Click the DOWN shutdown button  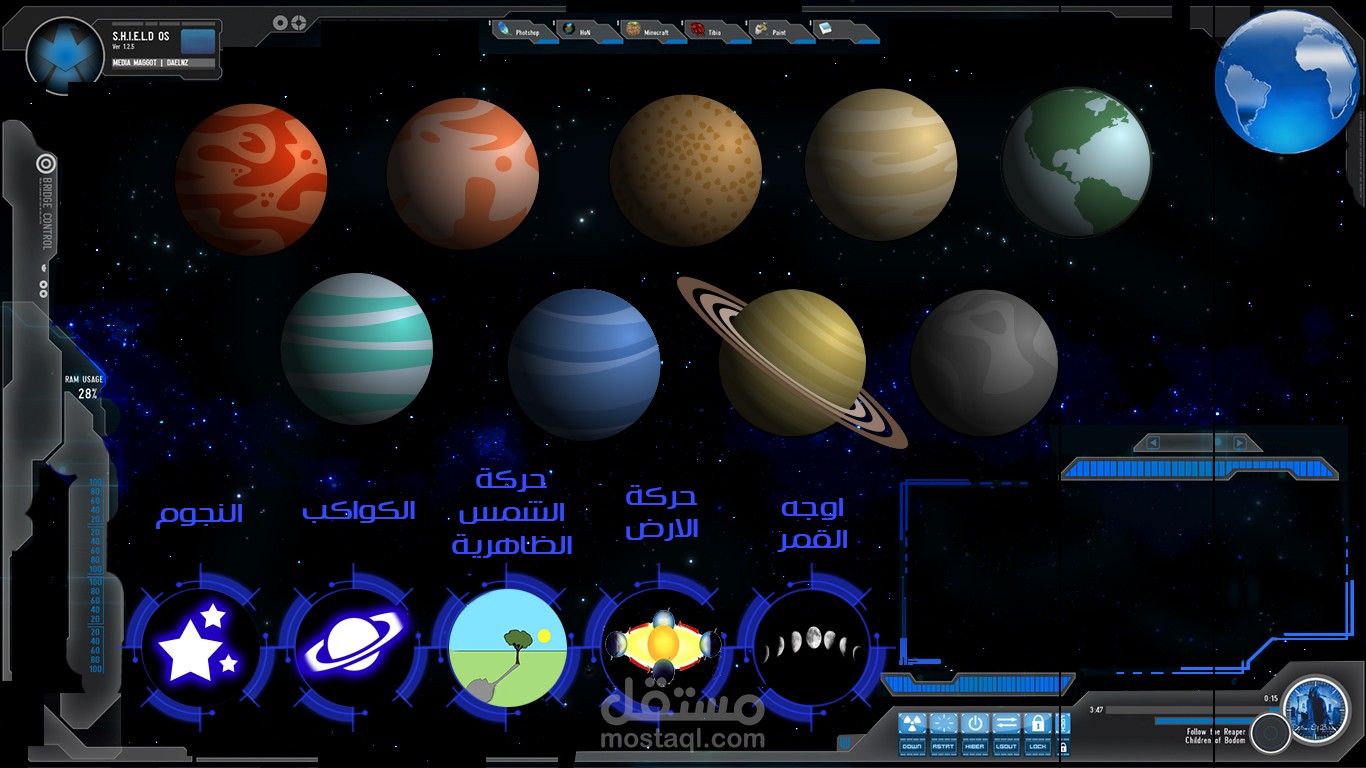pyautogui.click(x=912, y=732)
